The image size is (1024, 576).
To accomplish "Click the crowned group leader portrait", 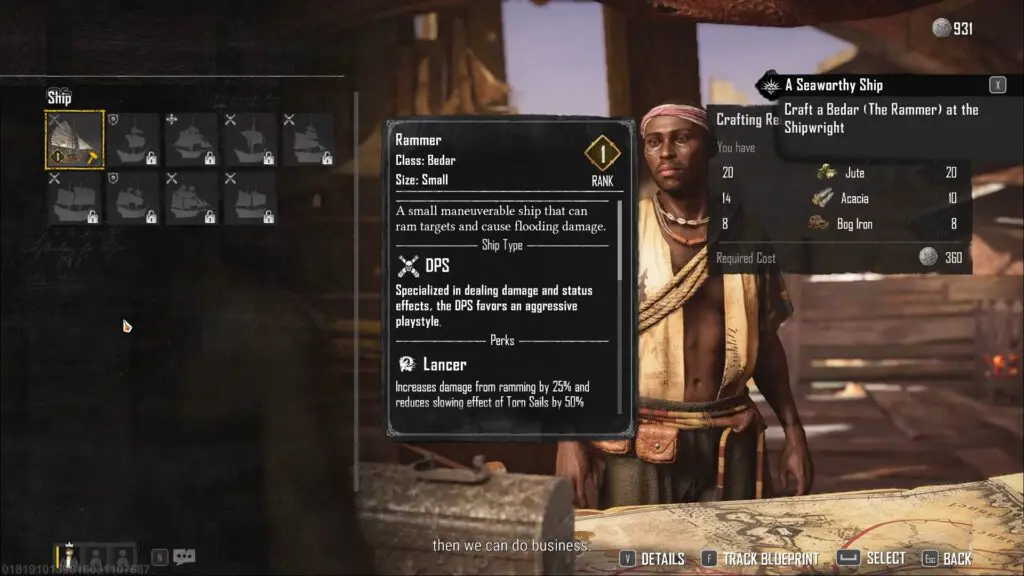I will click(x=70, y=555).
